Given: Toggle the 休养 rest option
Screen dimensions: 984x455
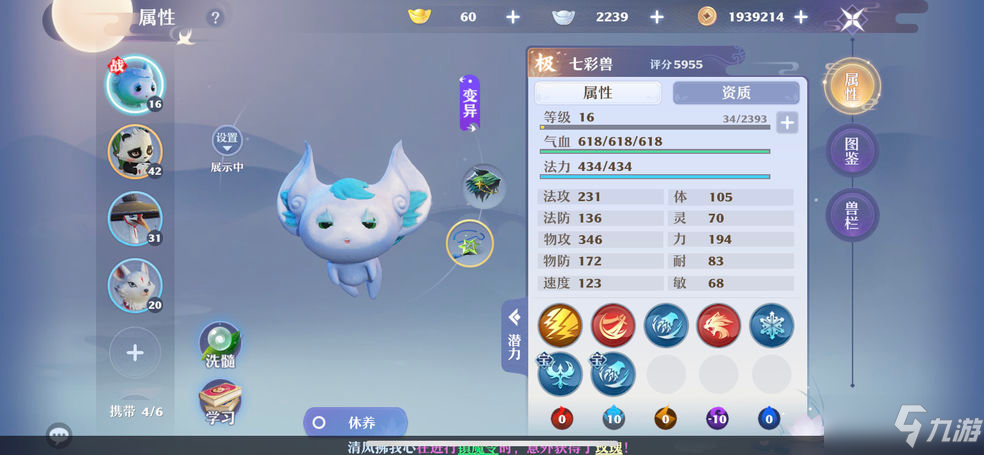Looking at the screenshot, I should [355, 422].
